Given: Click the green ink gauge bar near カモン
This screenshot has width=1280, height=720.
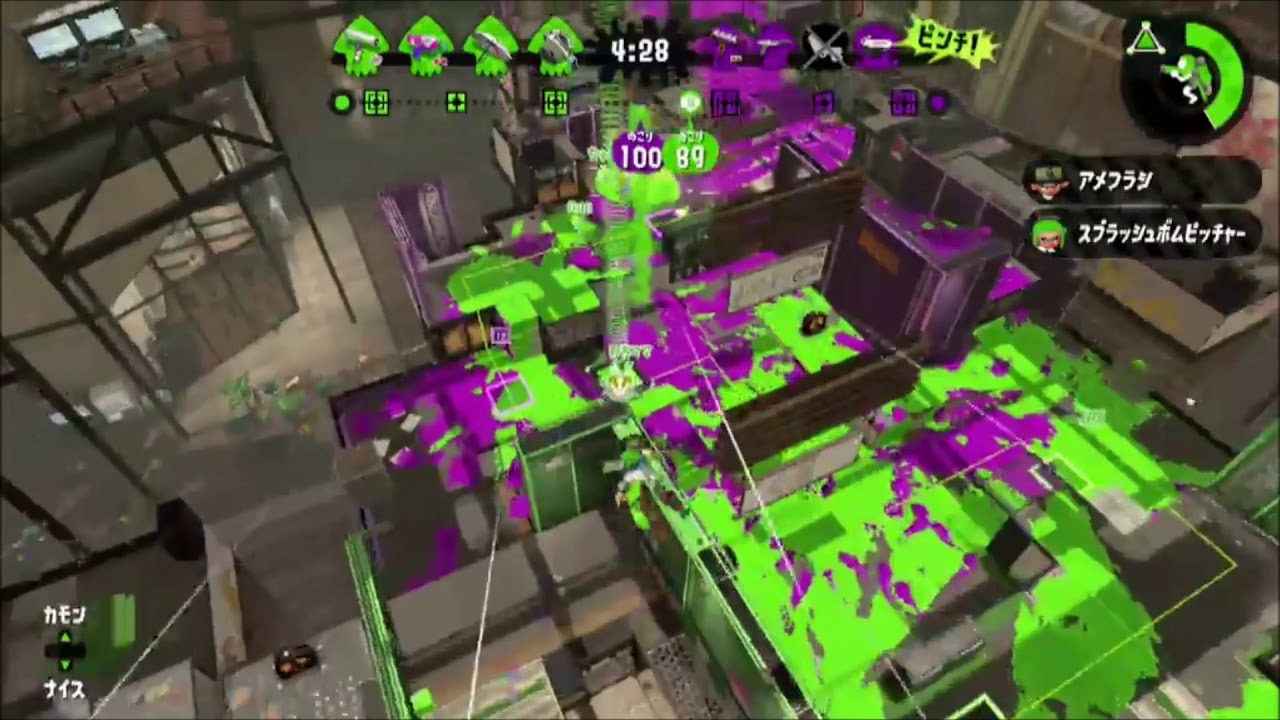Looking at the screenshot, I should tap(125, 620).
